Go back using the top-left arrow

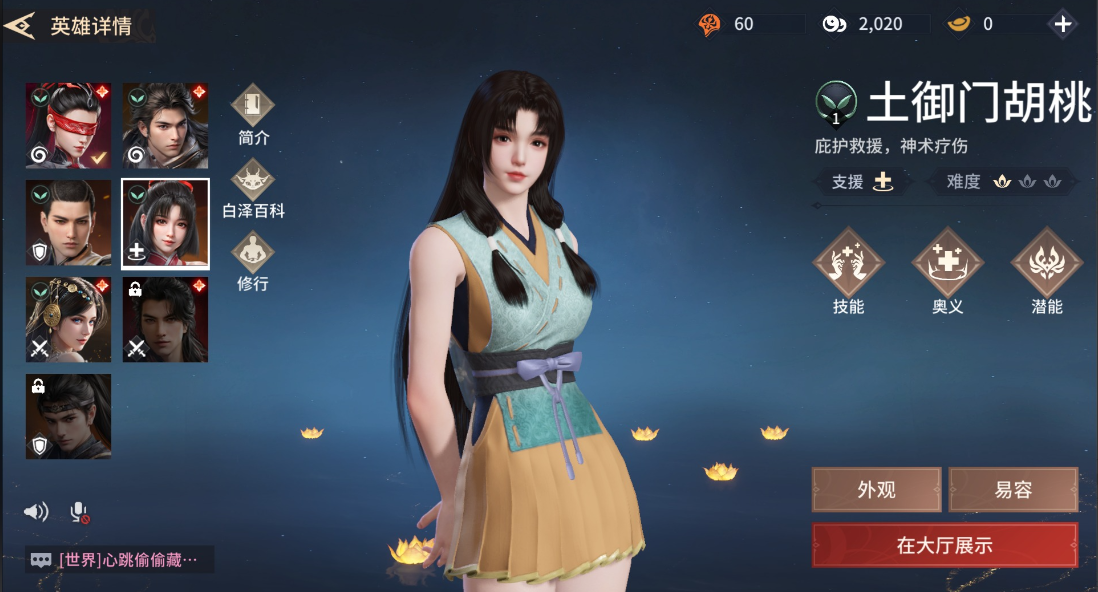pyautogui.click(x=20, y=25)
